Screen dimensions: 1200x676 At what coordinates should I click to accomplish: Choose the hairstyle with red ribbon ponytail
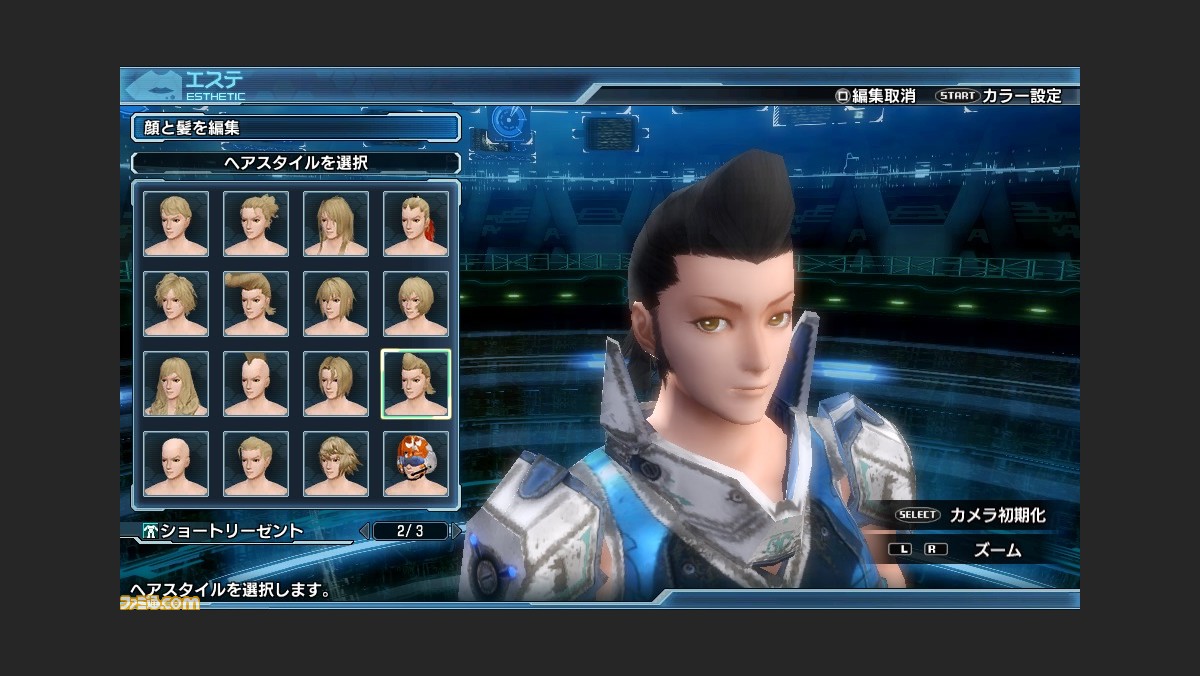[416, 224]
